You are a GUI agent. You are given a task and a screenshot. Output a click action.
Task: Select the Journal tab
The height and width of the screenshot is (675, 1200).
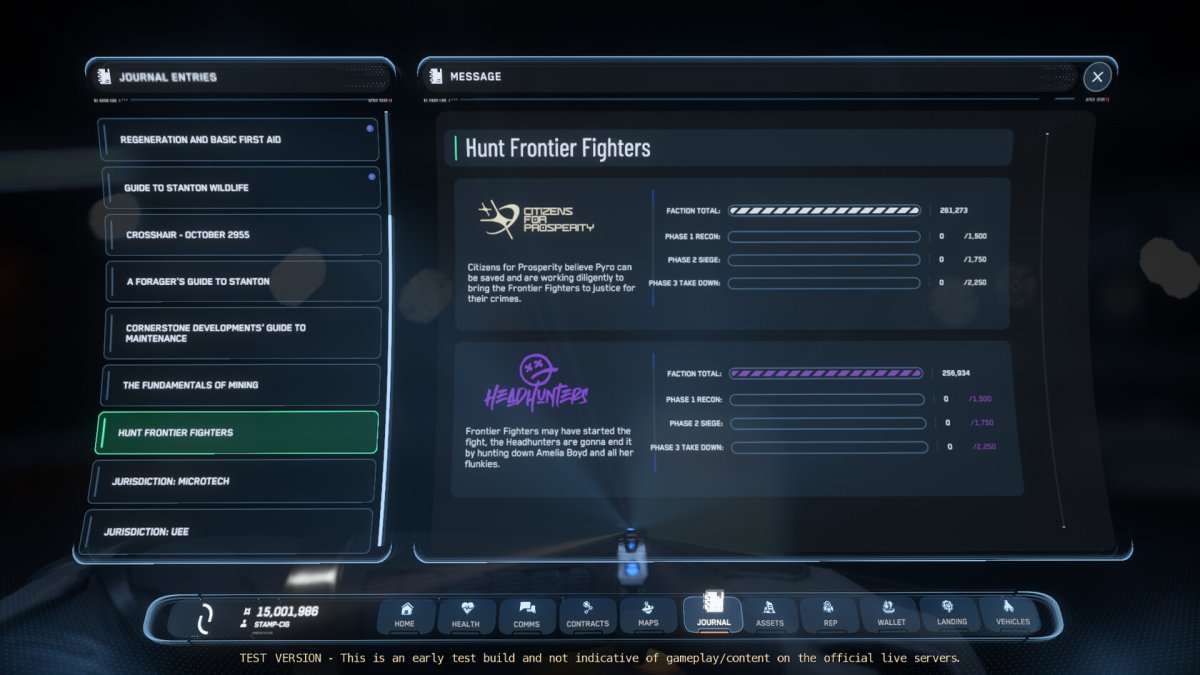(x=713, y=613)
